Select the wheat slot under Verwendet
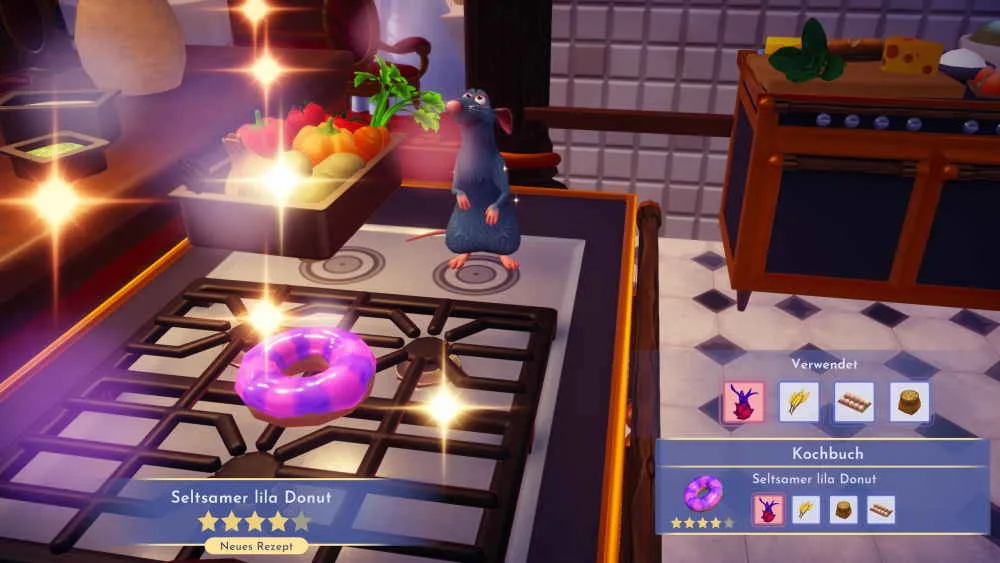 pyautogui.click(x=799, y=401)
